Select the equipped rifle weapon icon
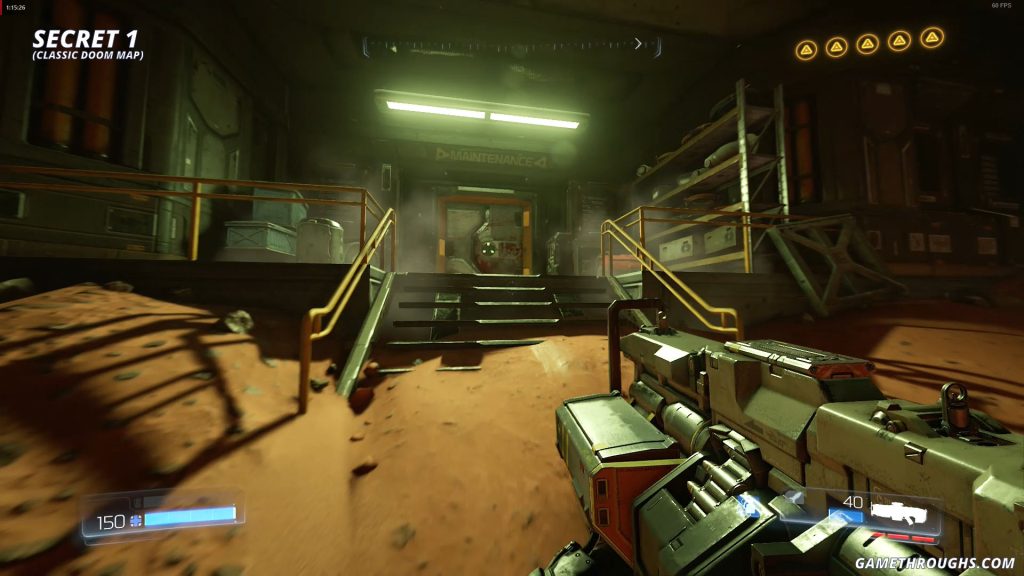This screenshot has height=576, width=1024. [897, 512]
